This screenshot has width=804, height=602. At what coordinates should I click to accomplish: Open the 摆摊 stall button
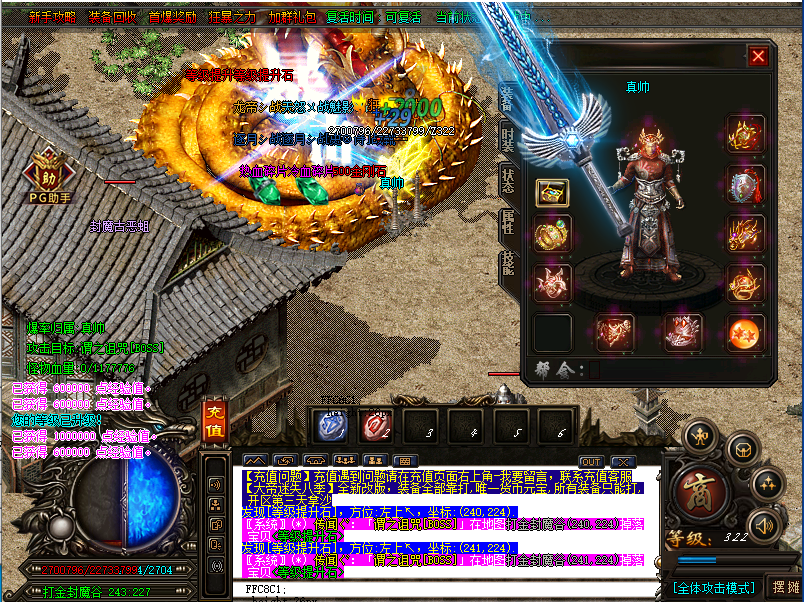(786, 587)
